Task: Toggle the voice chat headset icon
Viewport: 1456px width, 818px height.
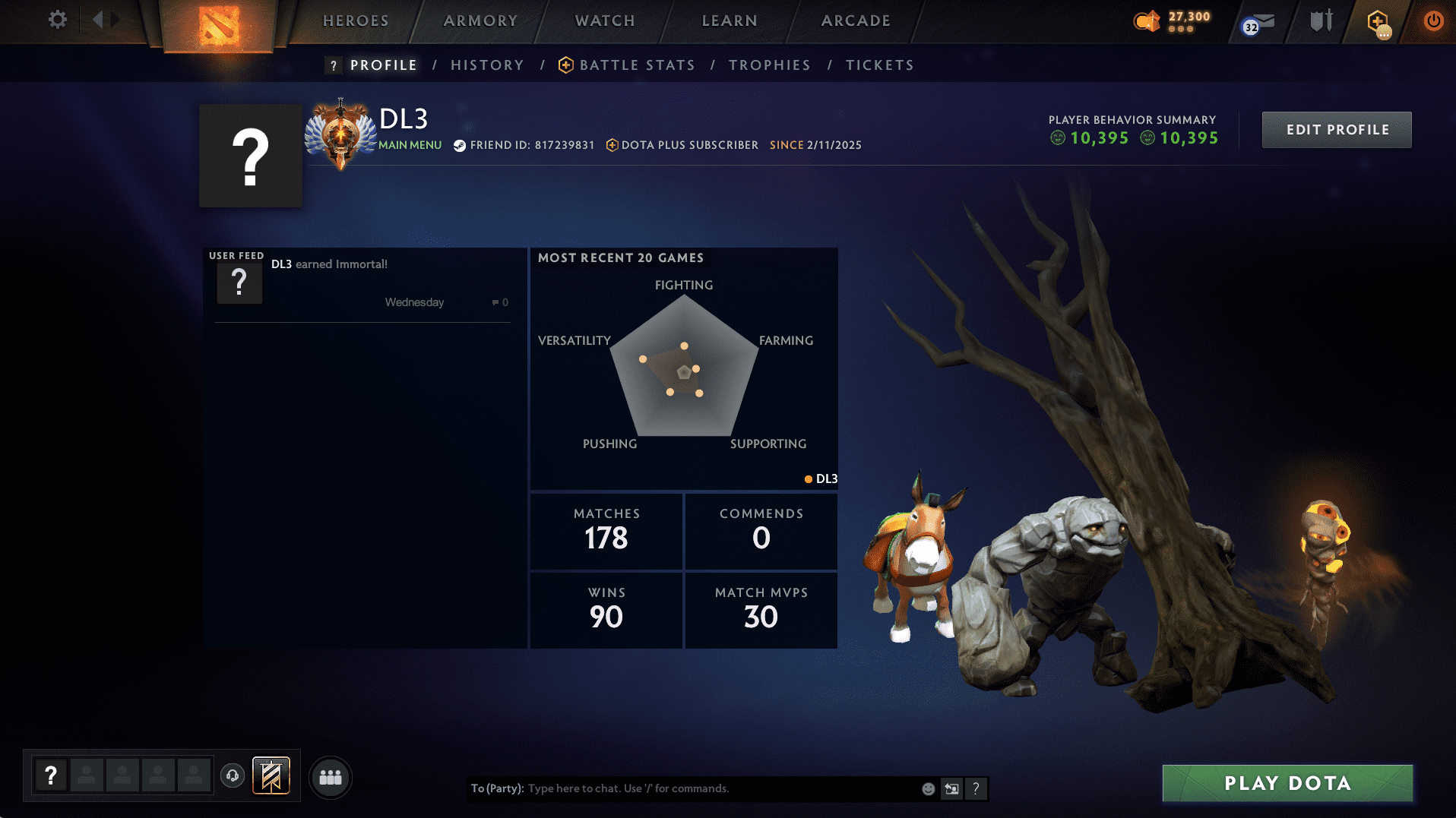Action: coord(233,776)
